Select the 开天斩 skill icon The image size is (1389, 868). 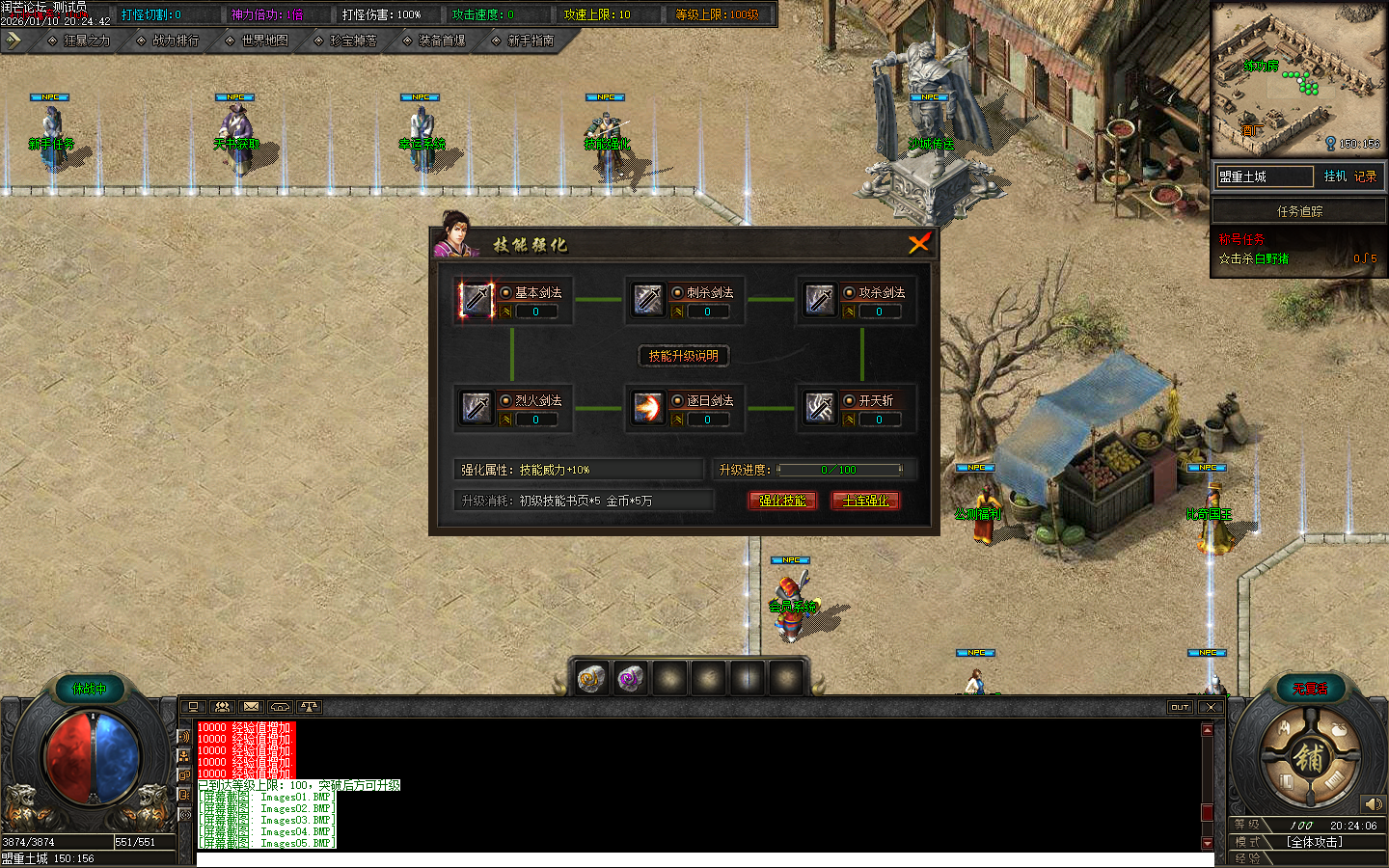point(819,407)
